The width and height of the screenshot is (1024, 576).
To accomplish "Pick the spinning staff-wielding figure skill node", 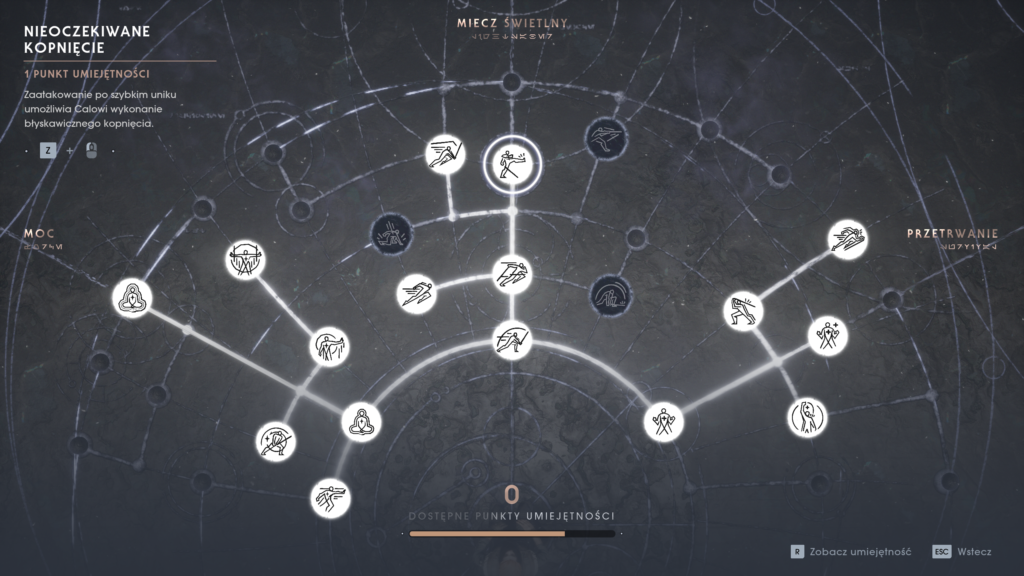I will (x=276, y=440).
